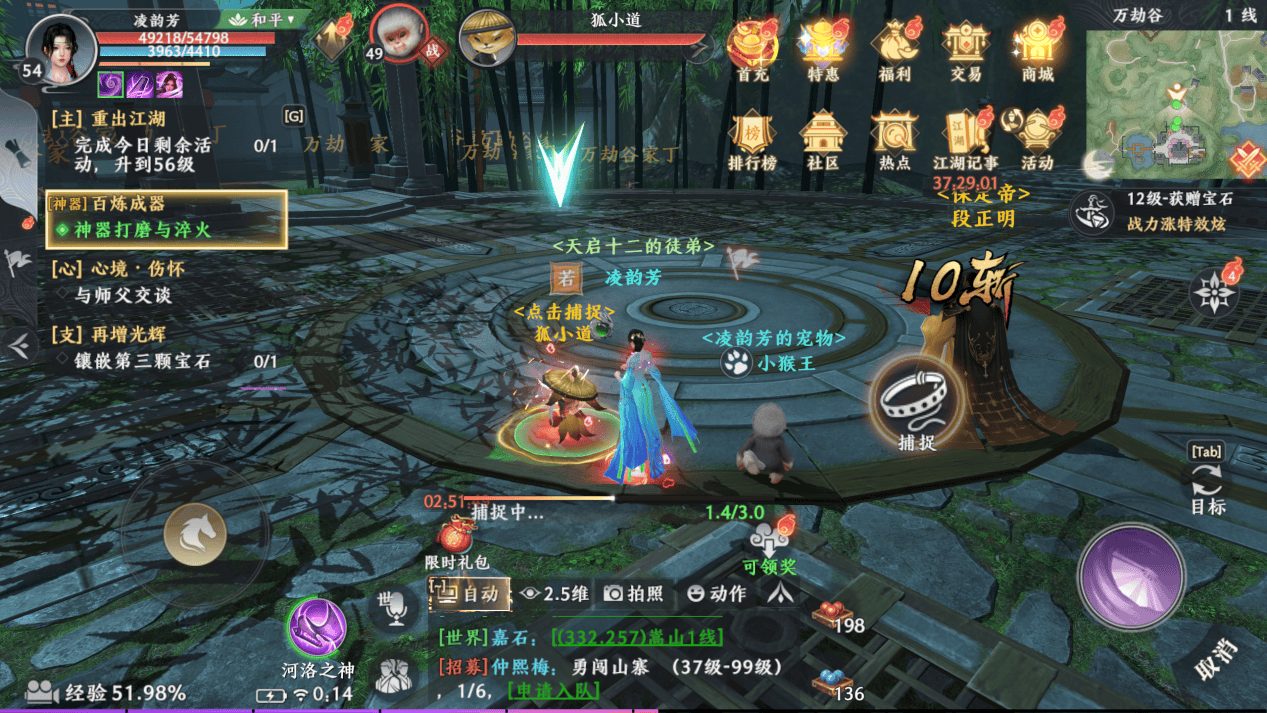
Task: Tap the 捕捉 capture collar button
Action: (x=916, y=401)
